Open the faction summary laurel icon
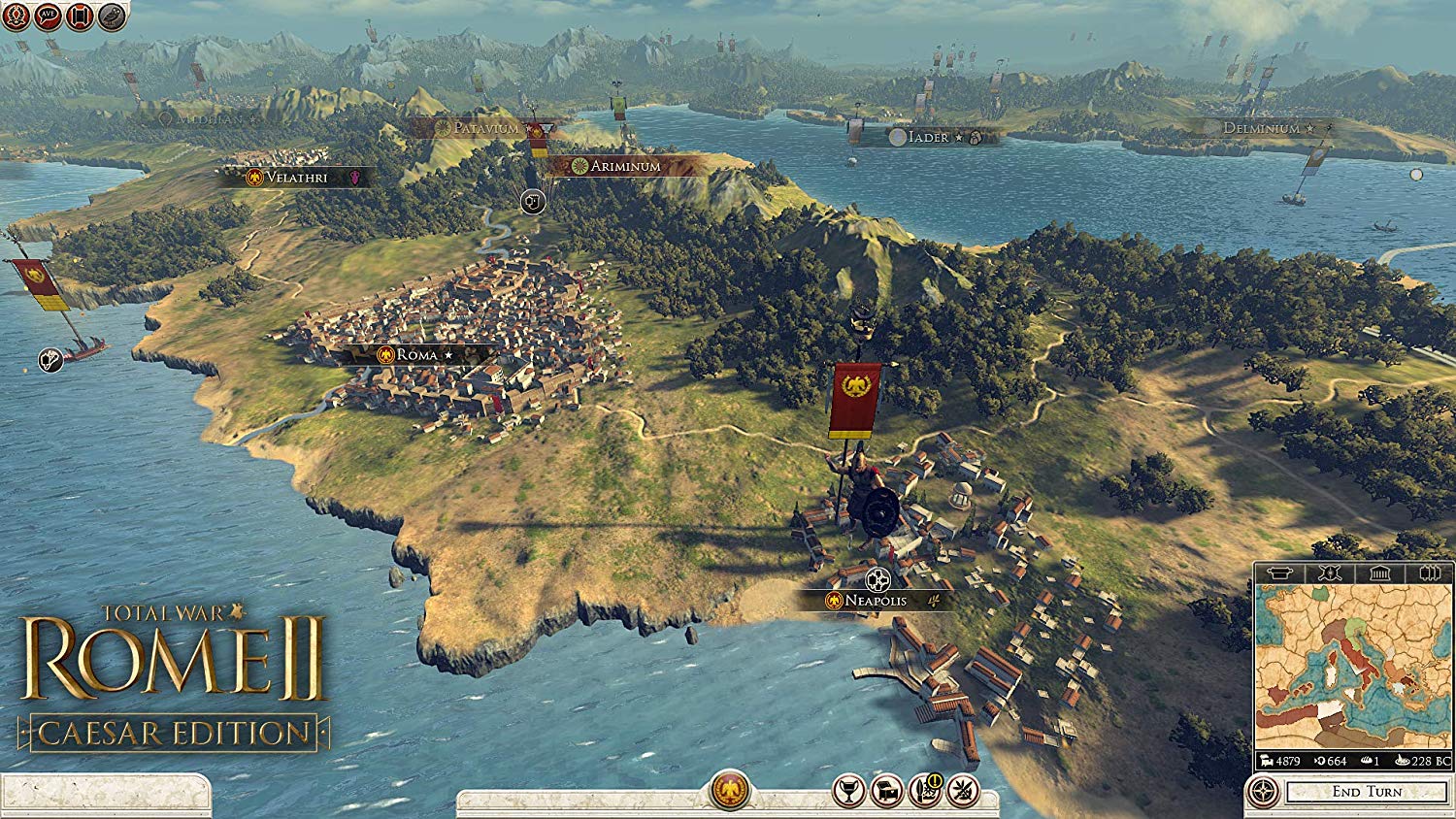The image size is (1456, 819). [17, 16]
